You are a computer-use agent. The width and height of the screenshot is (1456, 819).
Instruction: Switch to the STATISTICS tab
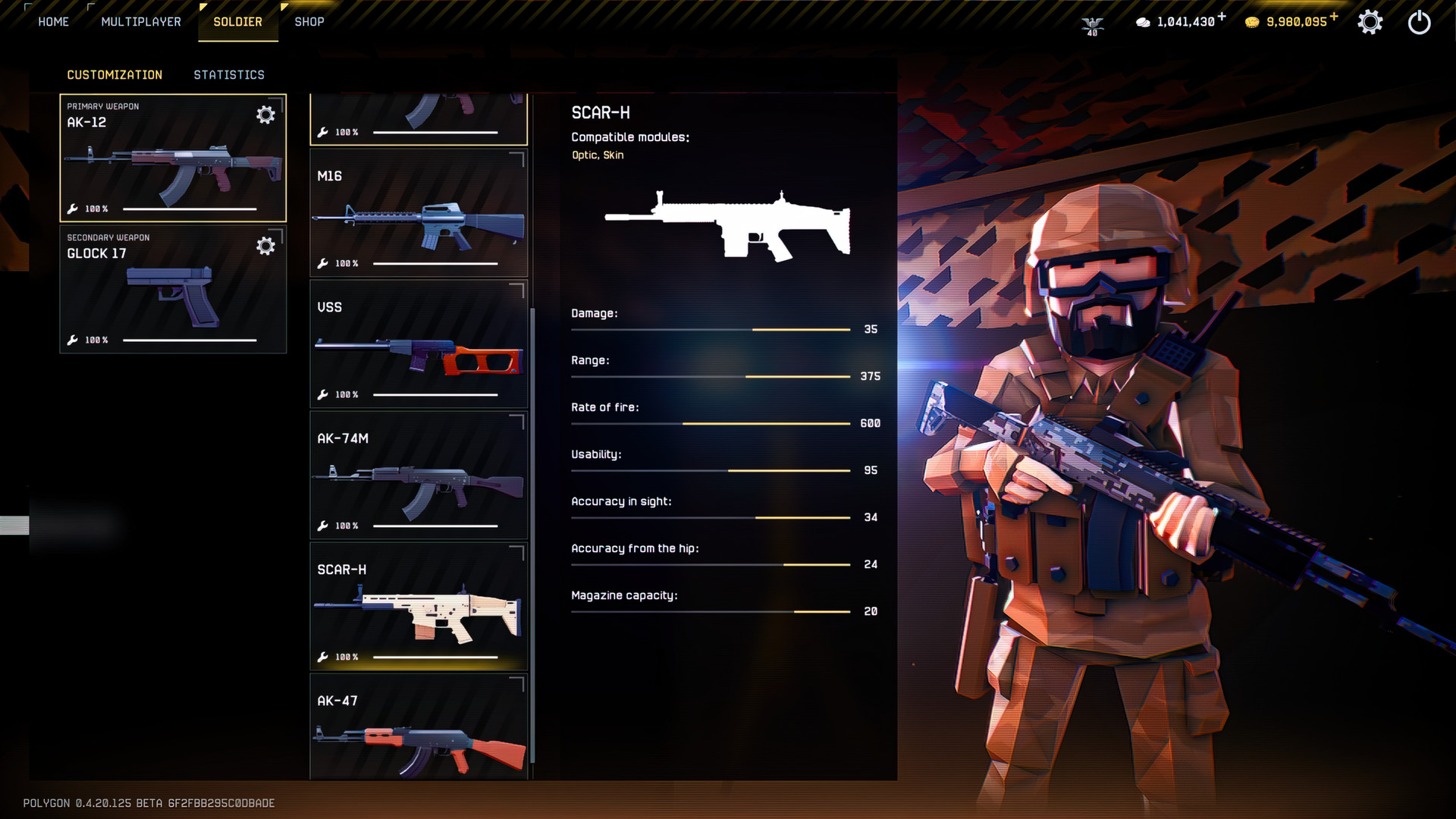tap(229, 74)
